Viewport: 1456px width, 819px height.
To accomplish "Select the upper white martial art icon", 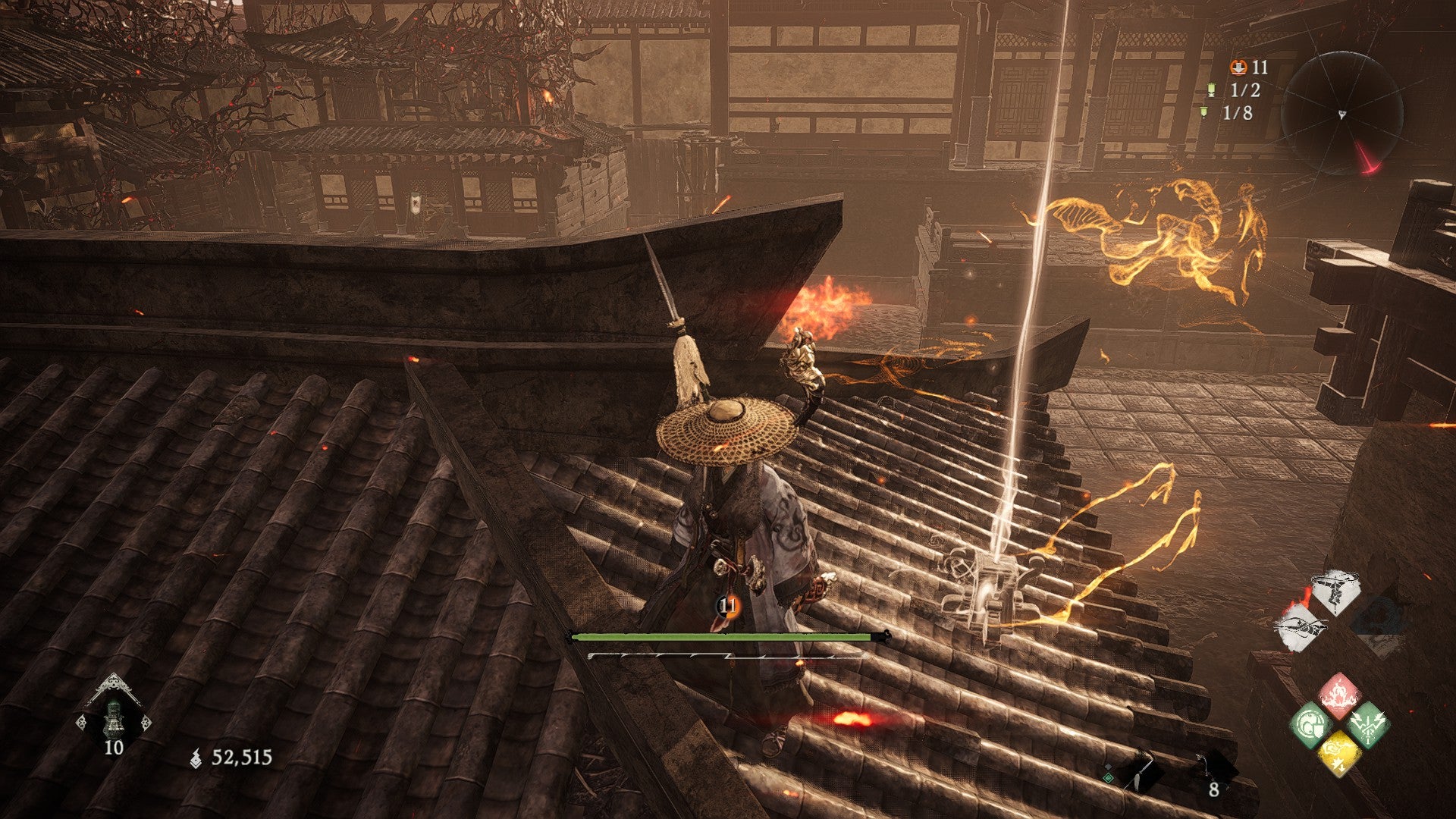I will pos(1336,591).
